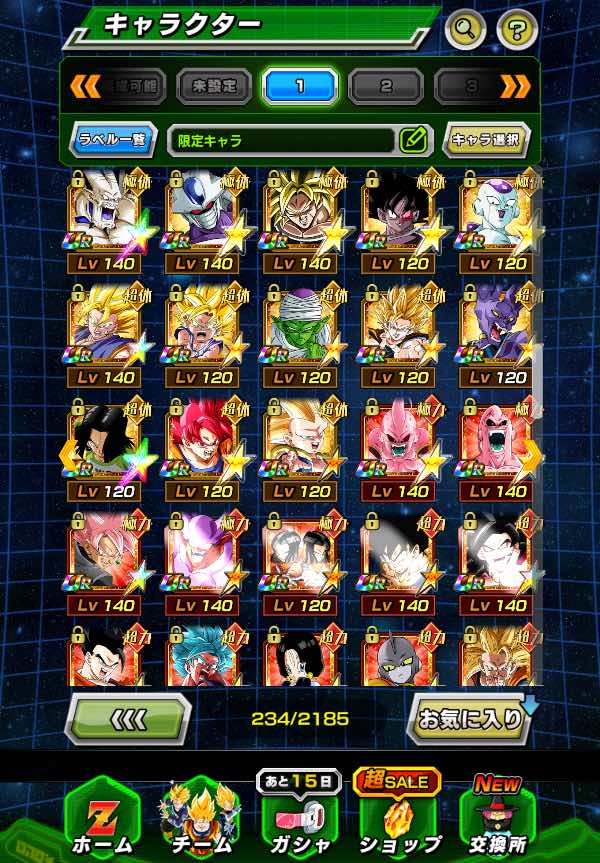Edit the 限定キャラ label name
Image resolution: width=600 pixels, height=863 pixels.
pos(413,140)
